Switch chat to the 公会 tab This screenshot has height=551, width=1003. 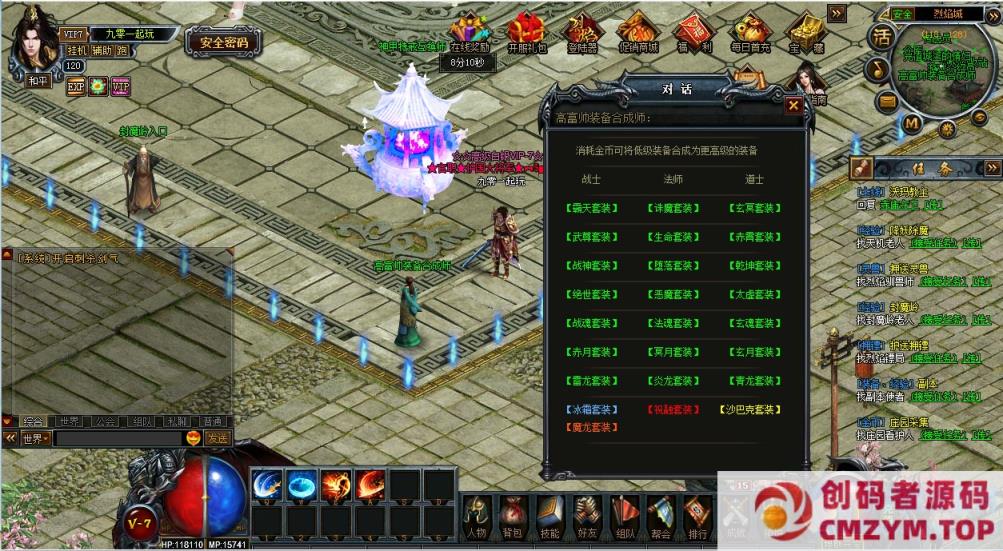click(x=105, y=422)
